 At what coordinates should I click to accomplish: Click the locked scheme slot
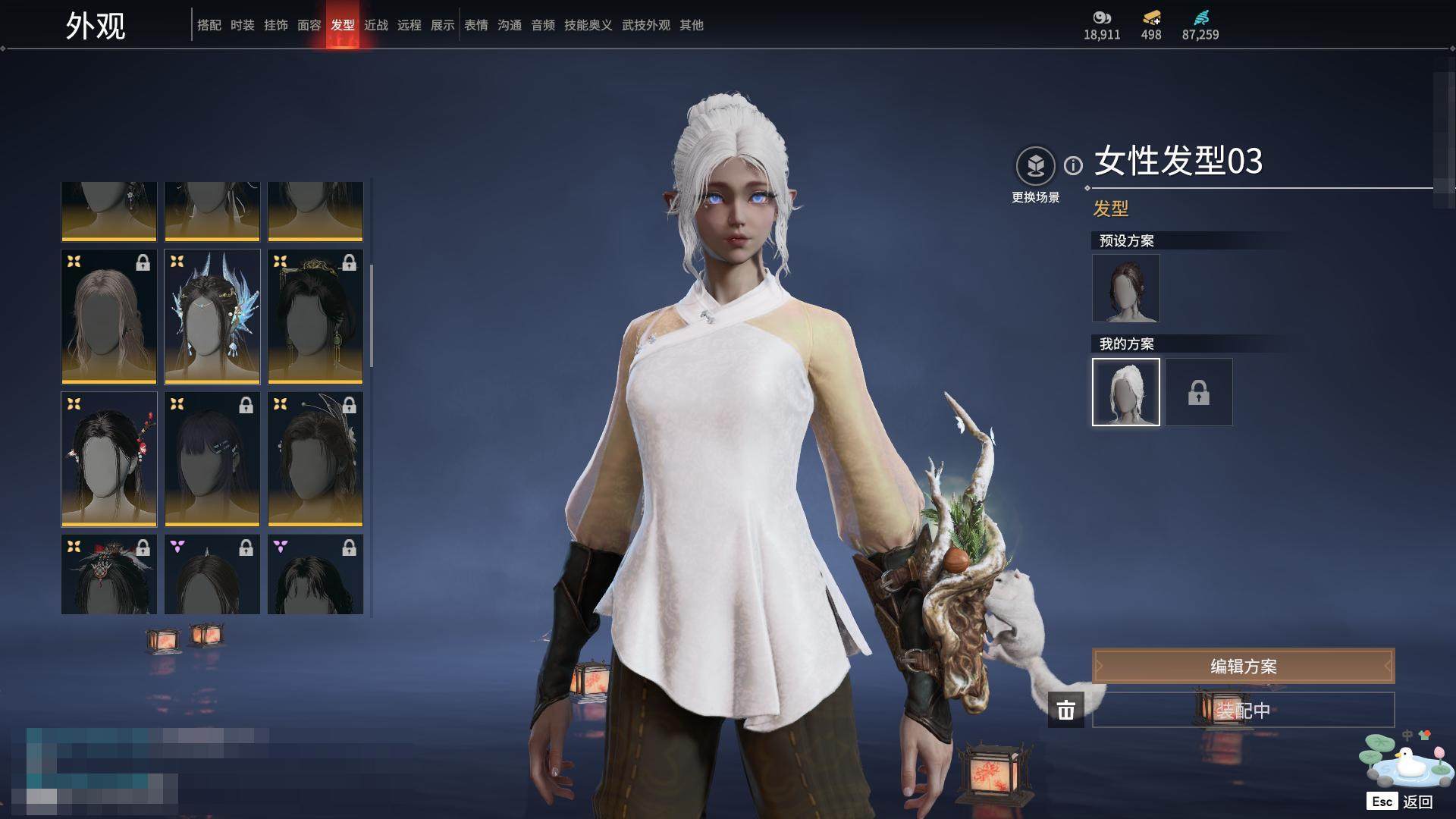(1199, 392)
